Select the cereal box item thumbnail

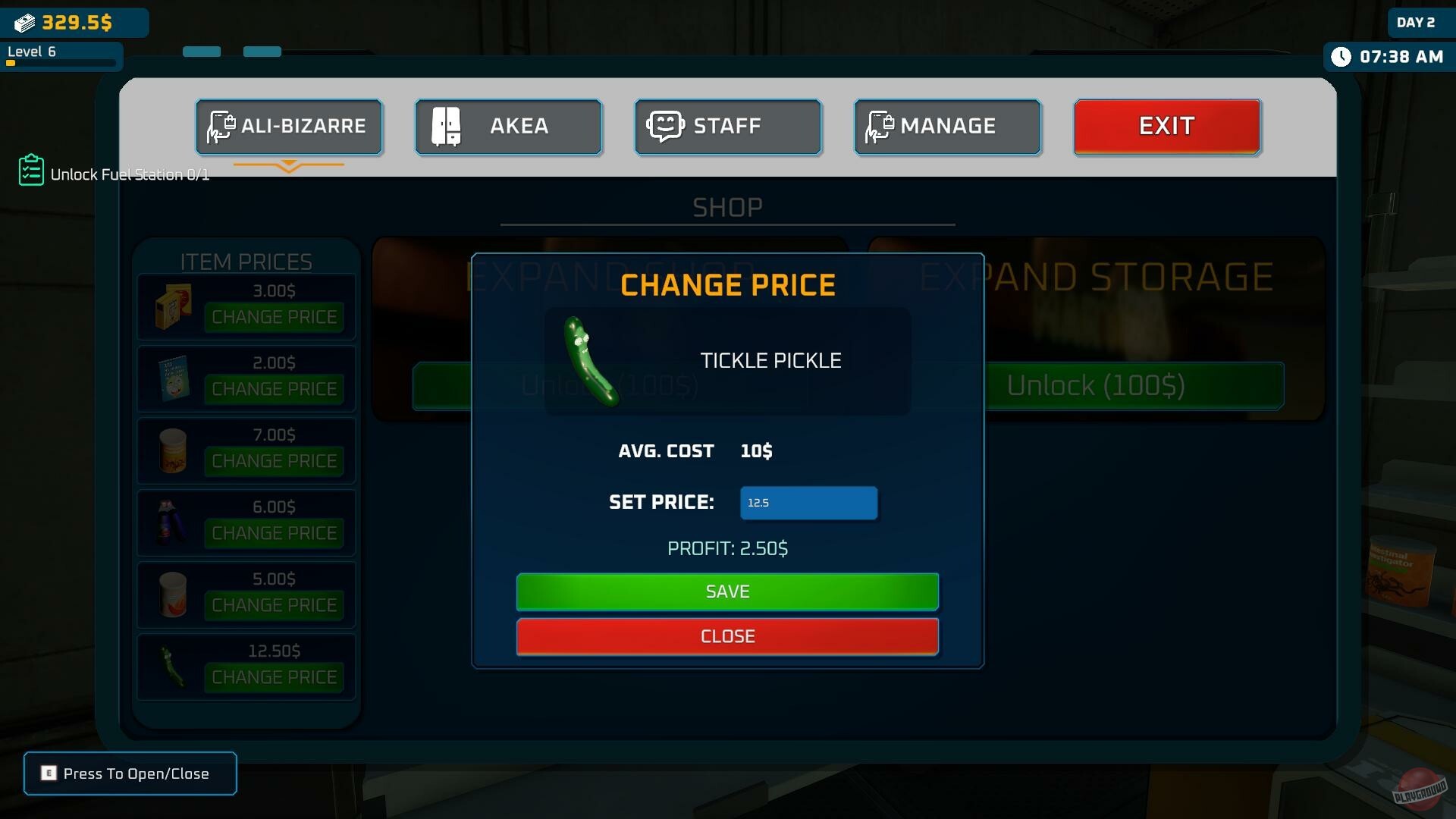point(171,307)
